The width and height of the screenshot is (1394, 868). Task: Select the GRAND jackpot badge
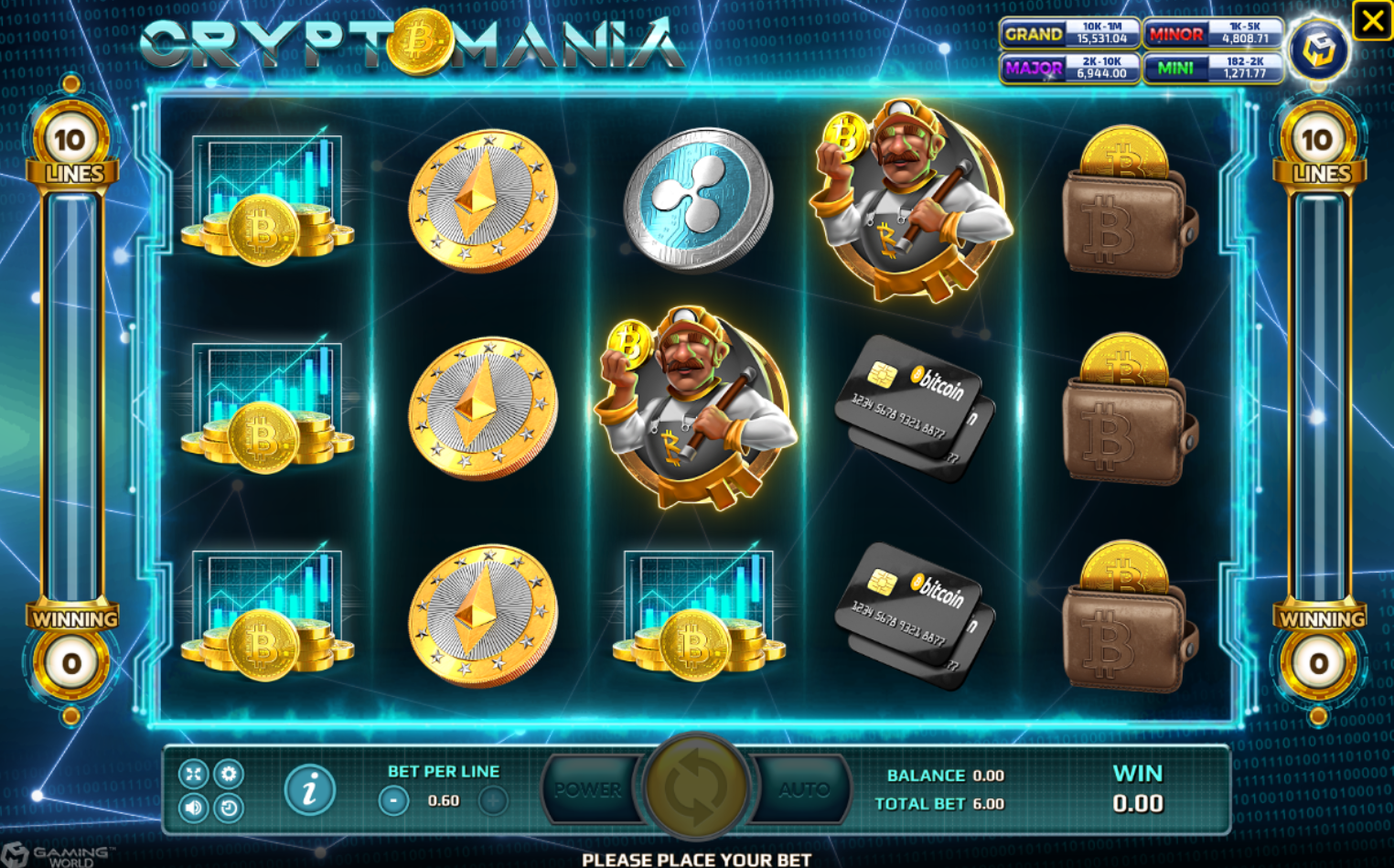pos(1070,35)
